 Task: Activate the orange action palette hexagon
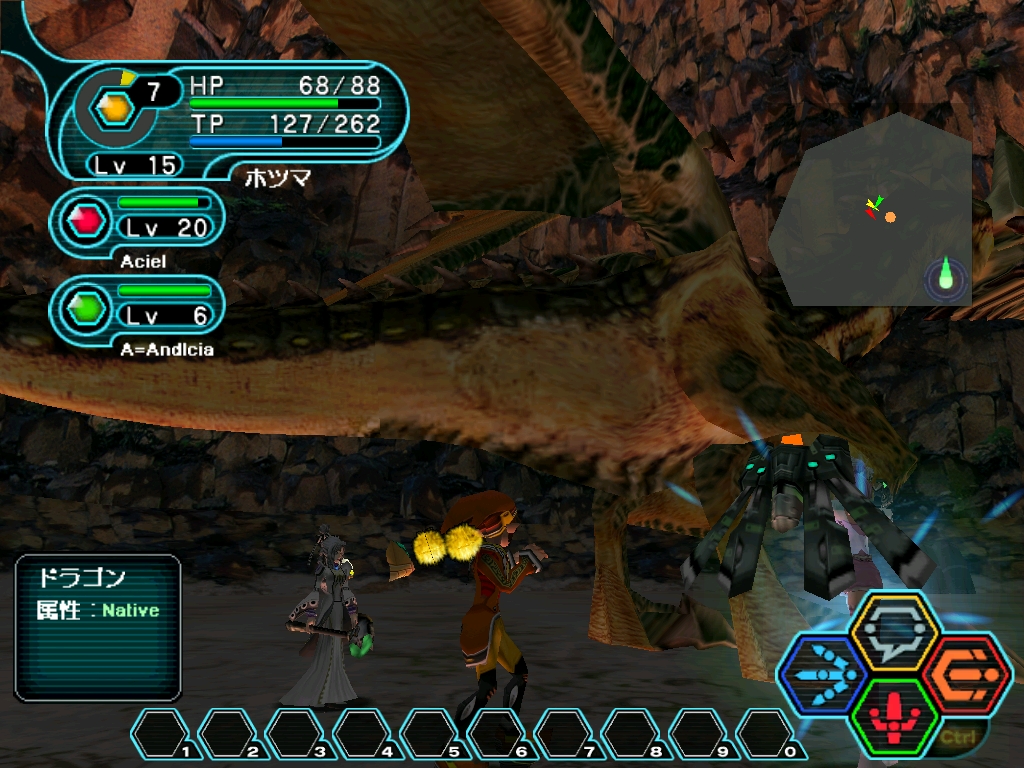click(967, 675)
